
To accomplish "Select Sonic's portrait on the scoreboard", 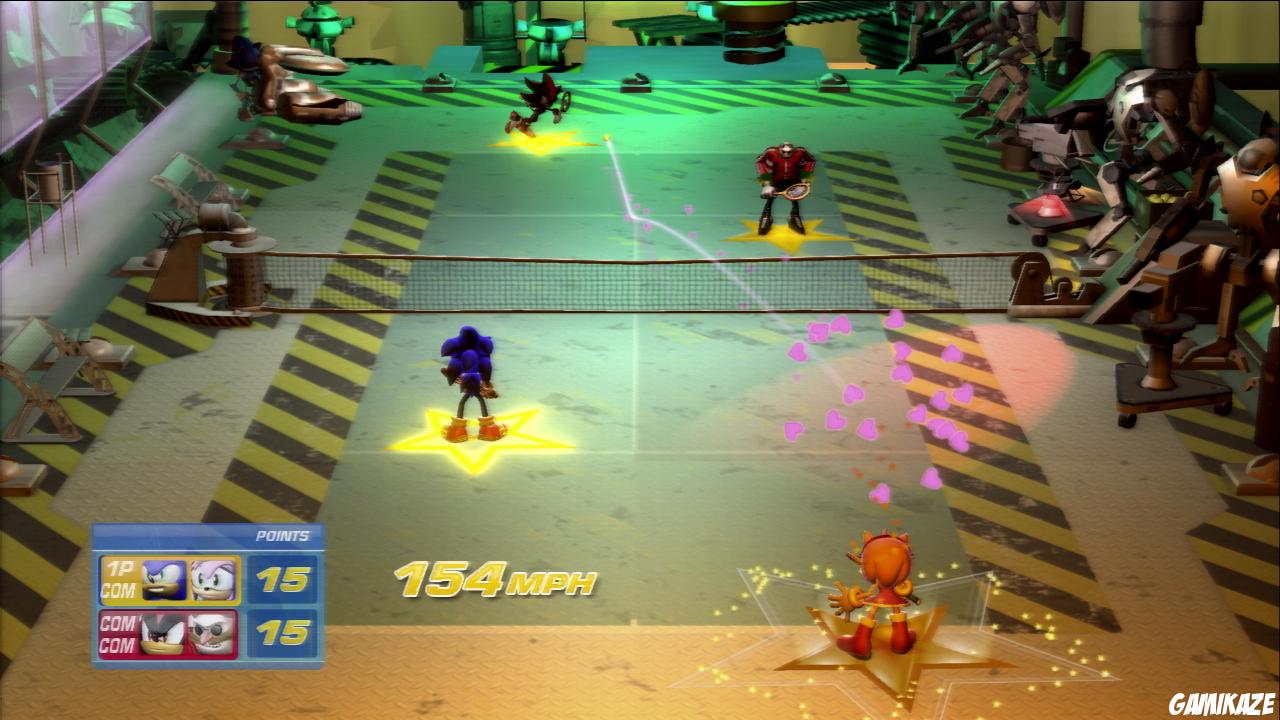I will pos(163,578).
